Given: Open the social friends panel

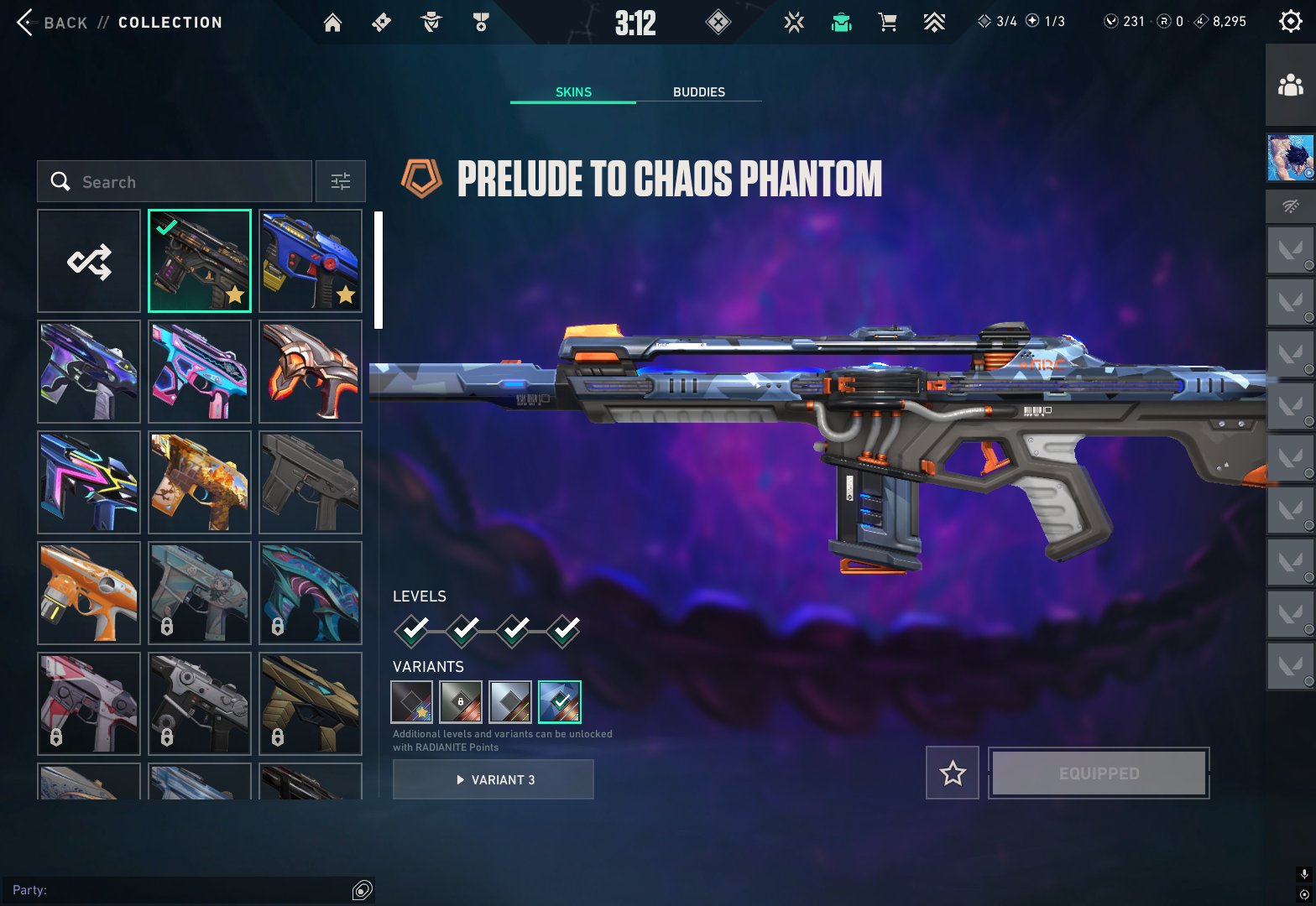Looking at the screenshot, I should point(1290,86).
